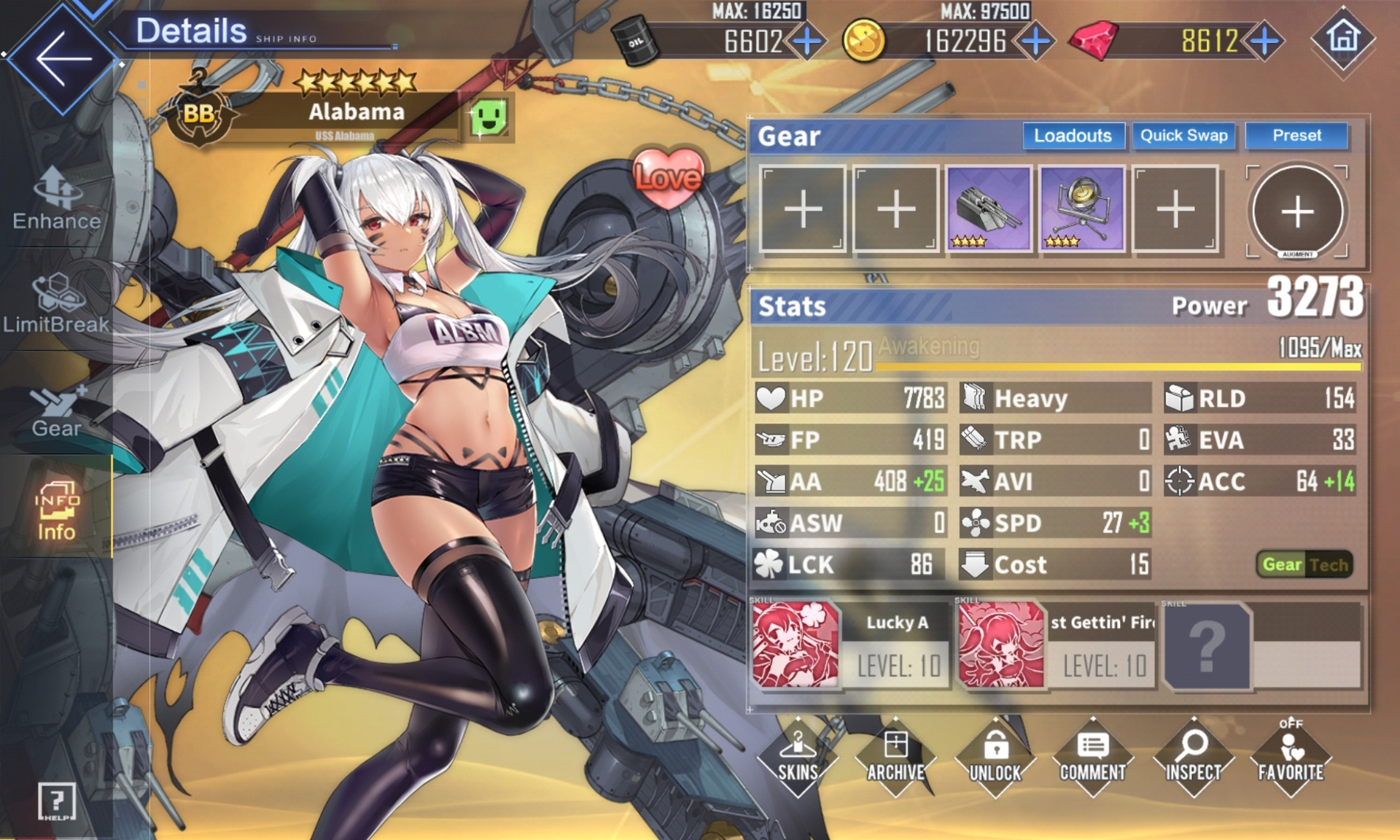Return to the home screen
This screenshot has height=840, width=1400.
1343,38
